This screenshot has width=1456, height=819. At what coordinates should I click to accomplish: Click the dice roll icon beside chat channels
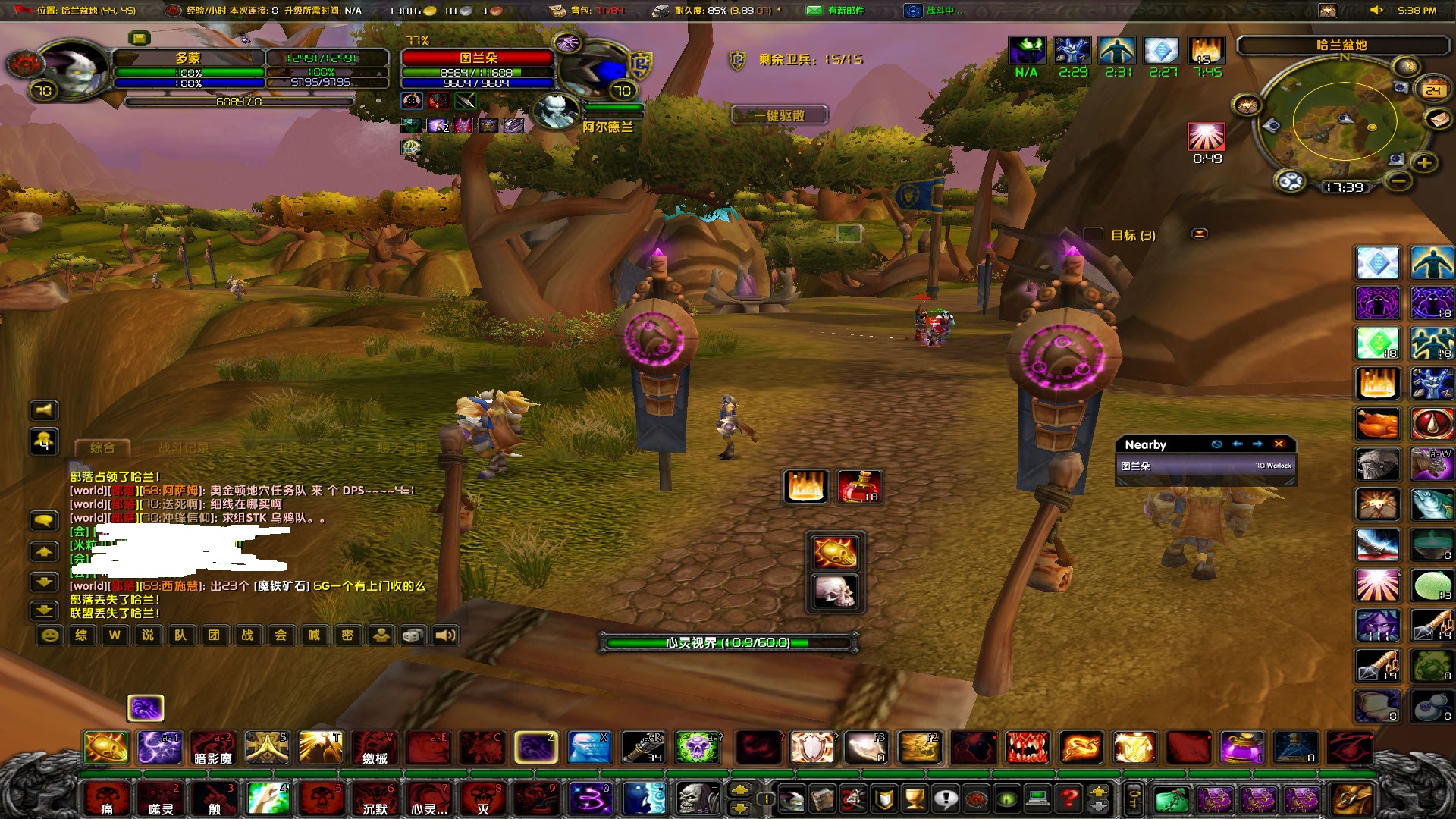(411, 635)
